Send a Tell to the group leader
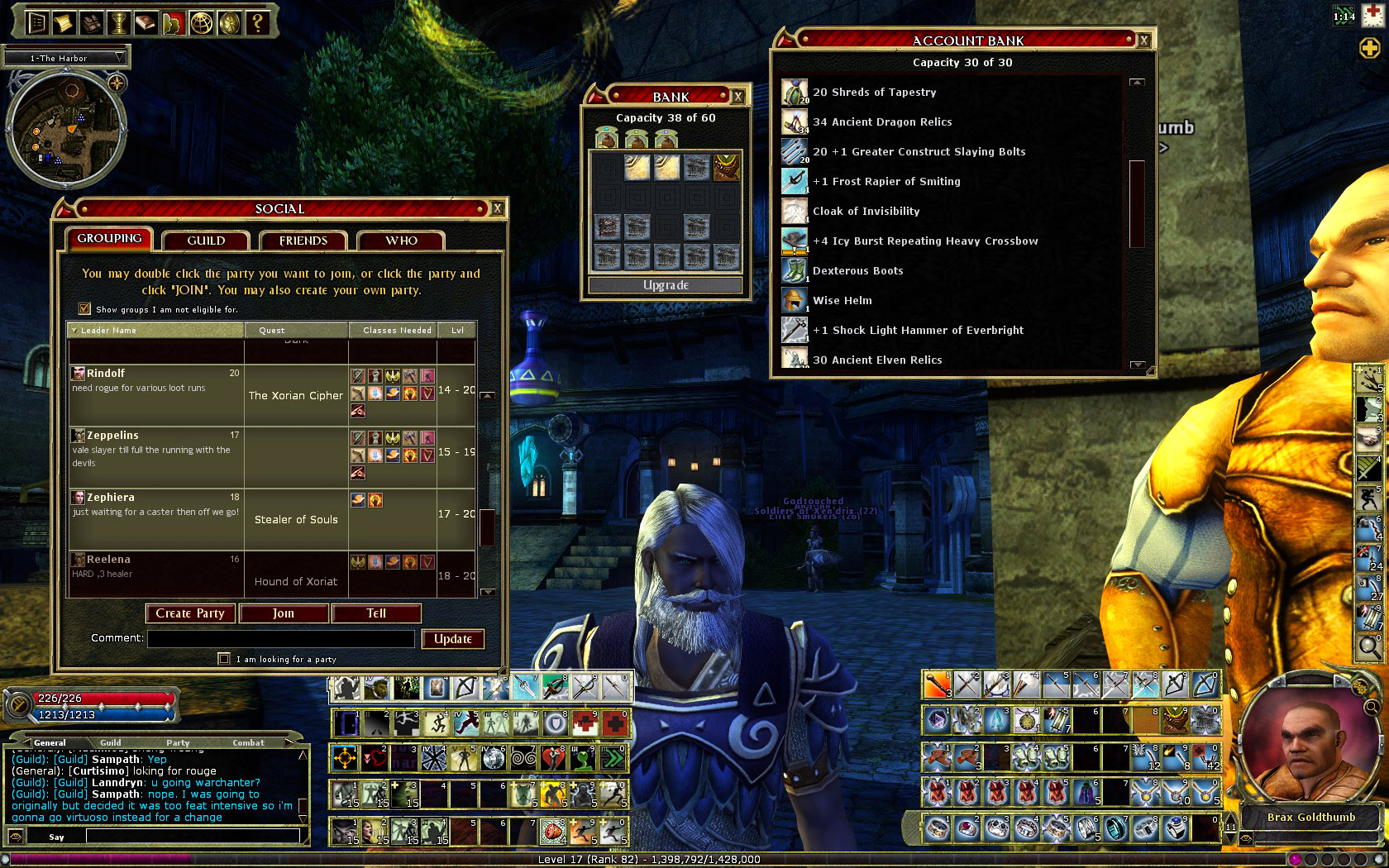1389x868 pixels. [376, 613]
